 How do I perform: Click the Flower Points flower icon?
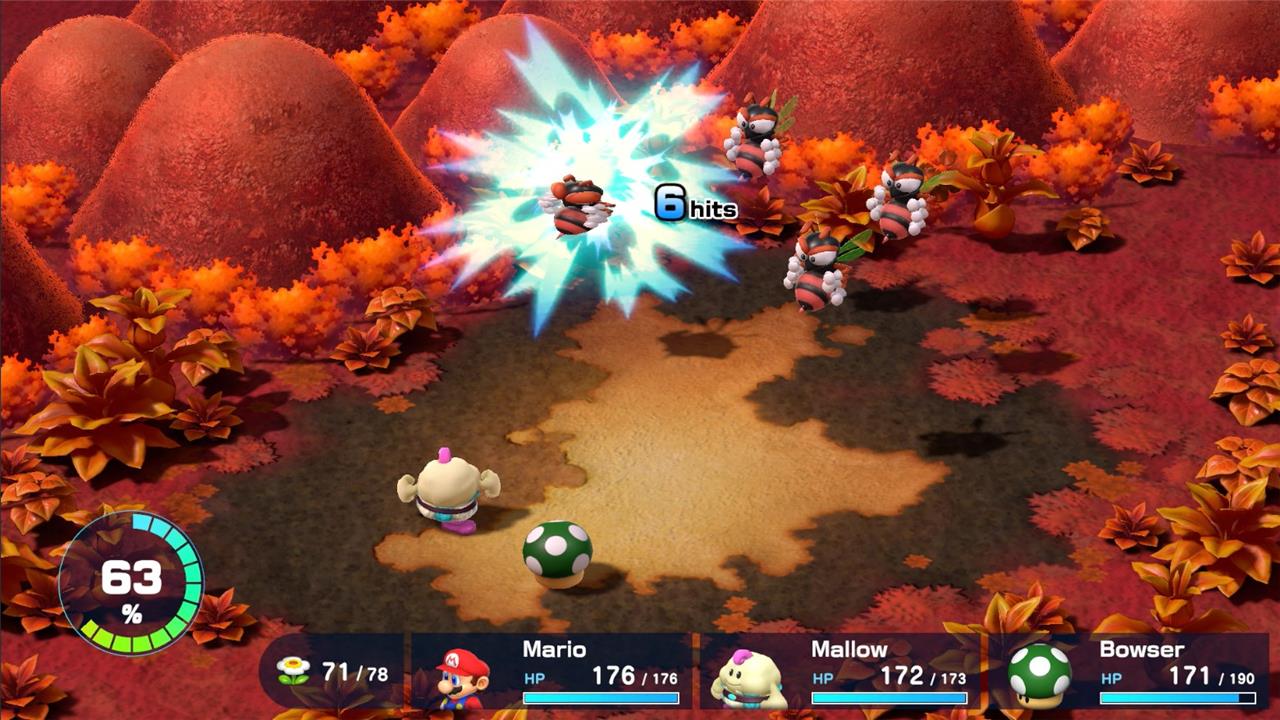(x=293, y=672)
